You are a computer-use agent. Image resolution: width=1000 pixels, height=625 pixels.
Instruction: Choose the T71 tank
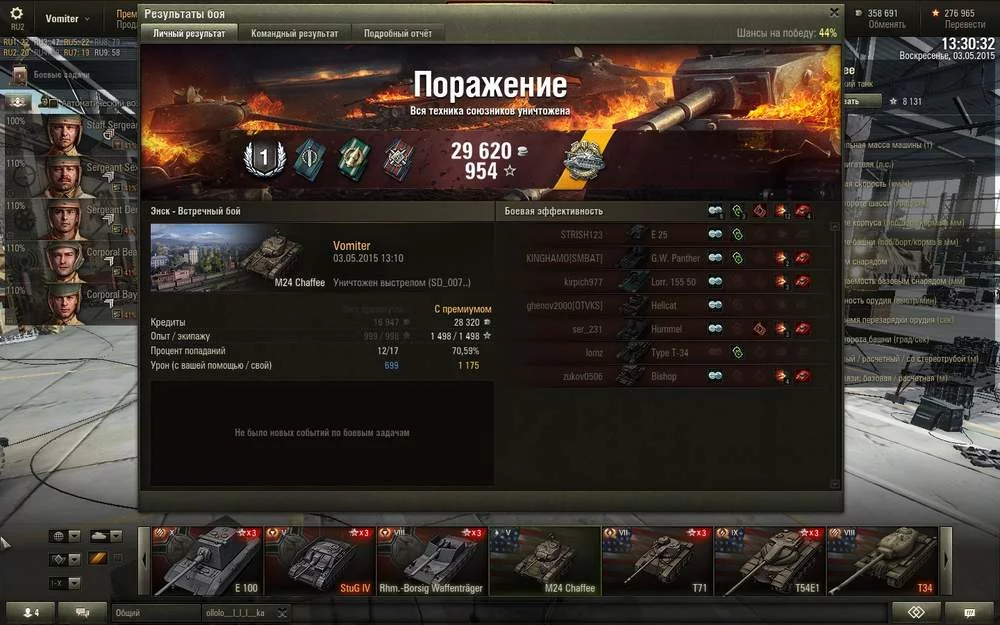(x=657, y=561)
